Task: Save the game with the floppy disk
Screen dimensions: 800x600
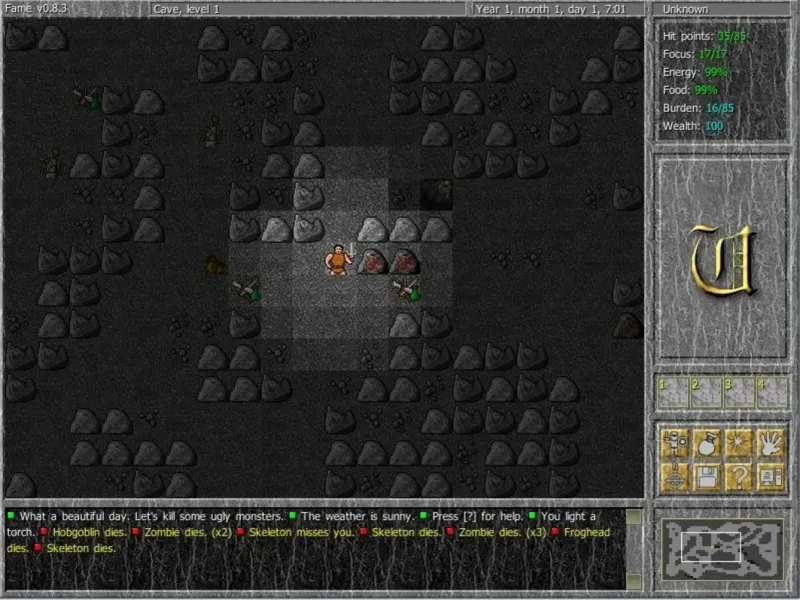Action: [x=707, y=476]
